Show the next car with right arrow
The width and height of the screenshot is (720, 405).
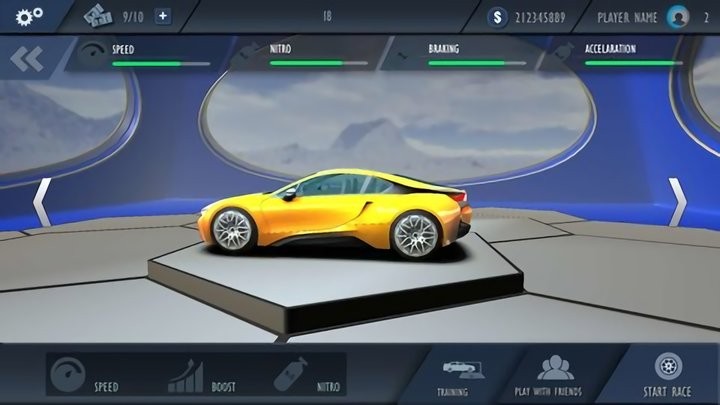(677, 202)
